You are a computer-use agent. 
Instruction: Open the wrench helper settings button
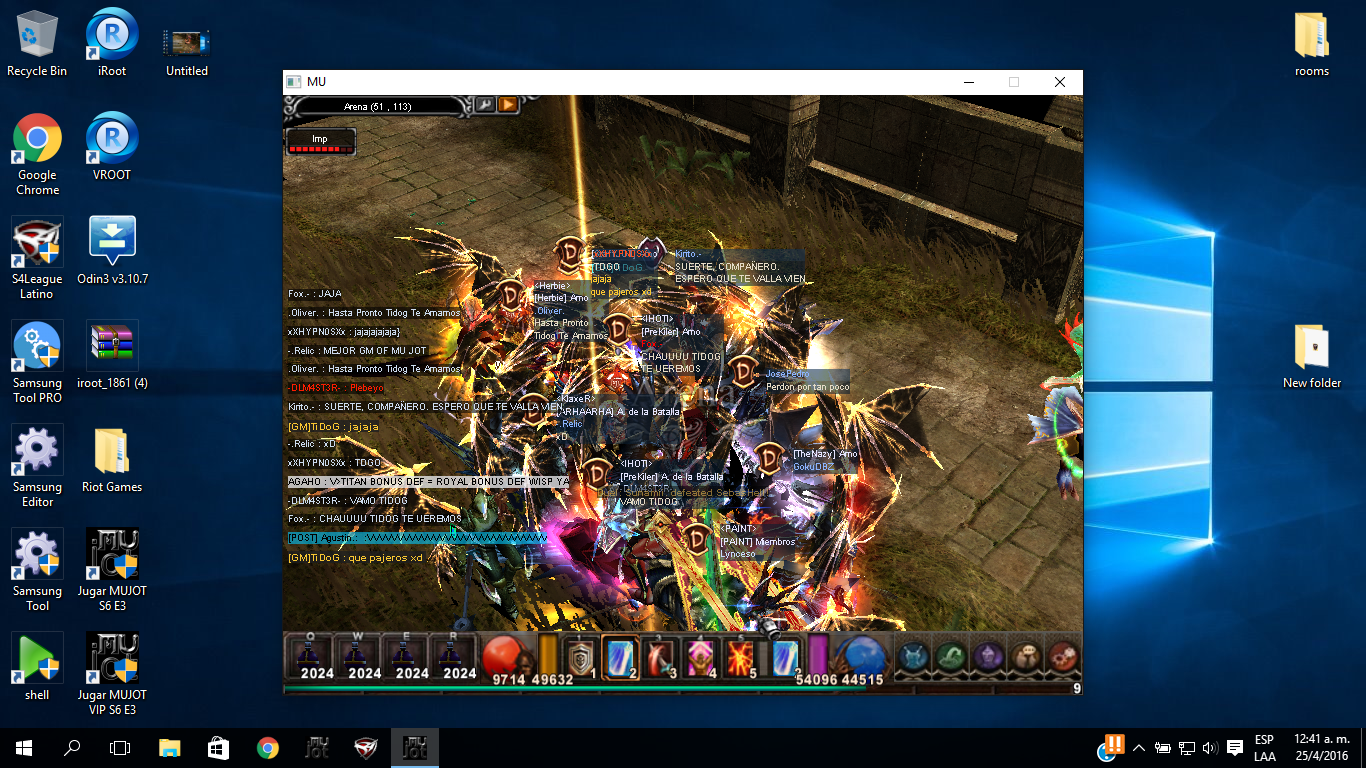click(484, 105)
